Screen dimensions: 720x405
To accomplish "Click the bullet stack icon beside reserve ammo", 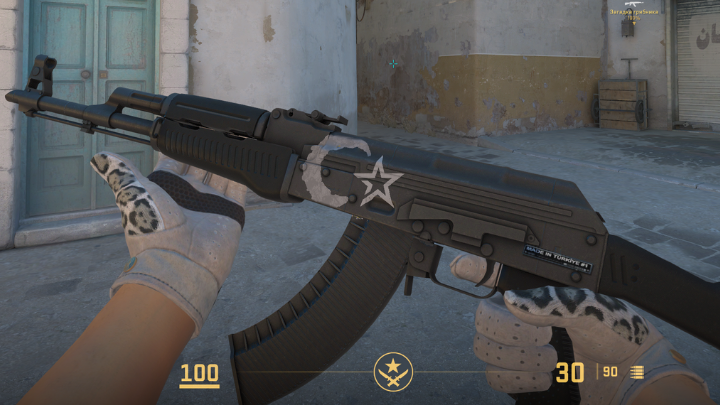I will pyautogui.click(x=637, y=373).
